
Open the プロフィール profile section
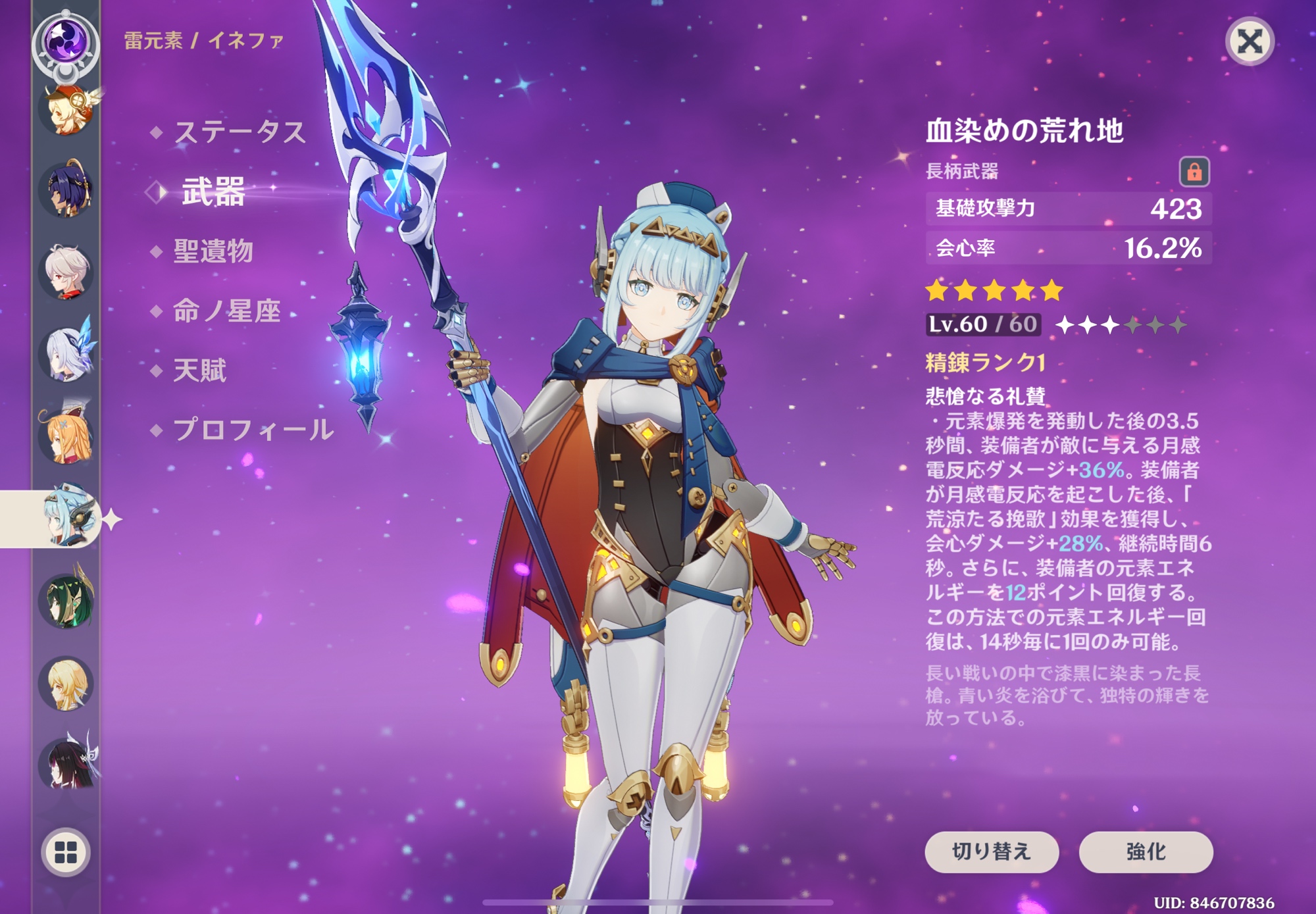[253, 430]
